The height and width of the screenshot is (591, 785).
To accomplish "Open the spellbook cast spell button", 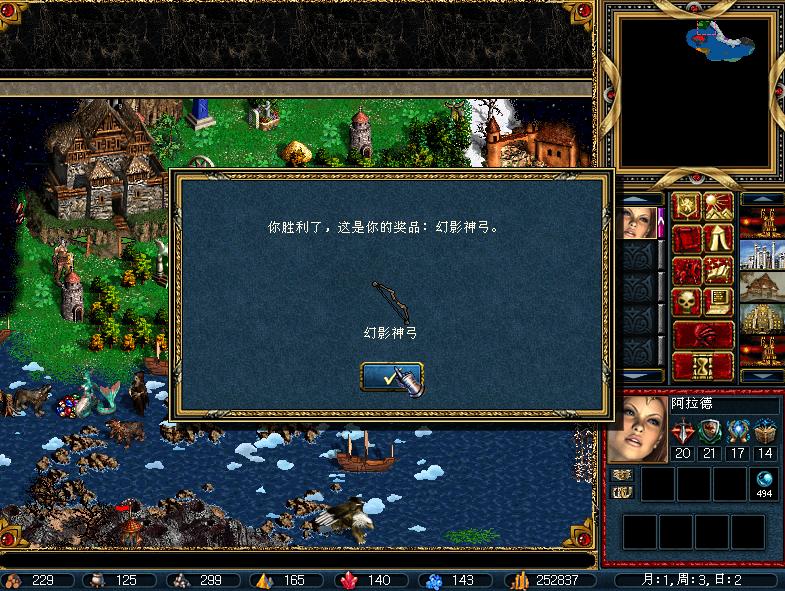I will [x=718, y=271].
